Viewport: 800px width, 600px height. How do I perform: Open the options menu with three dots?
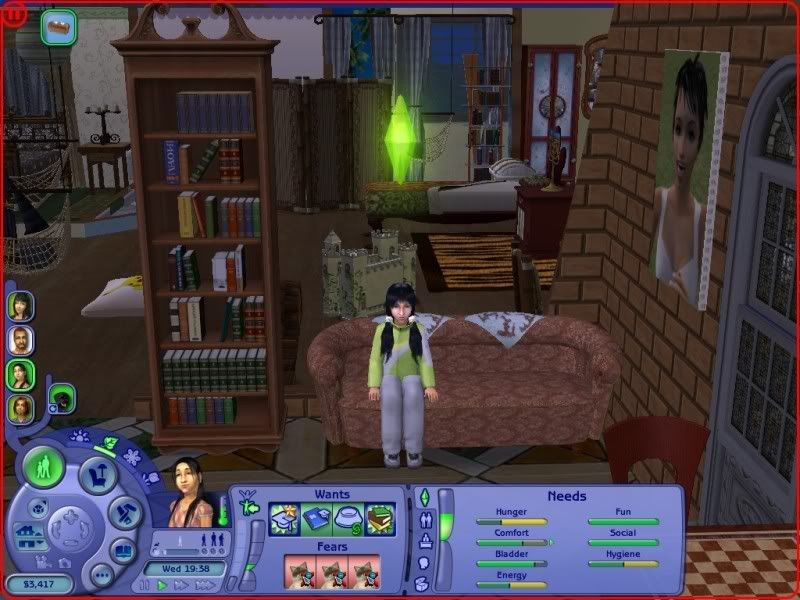[101, 575]
